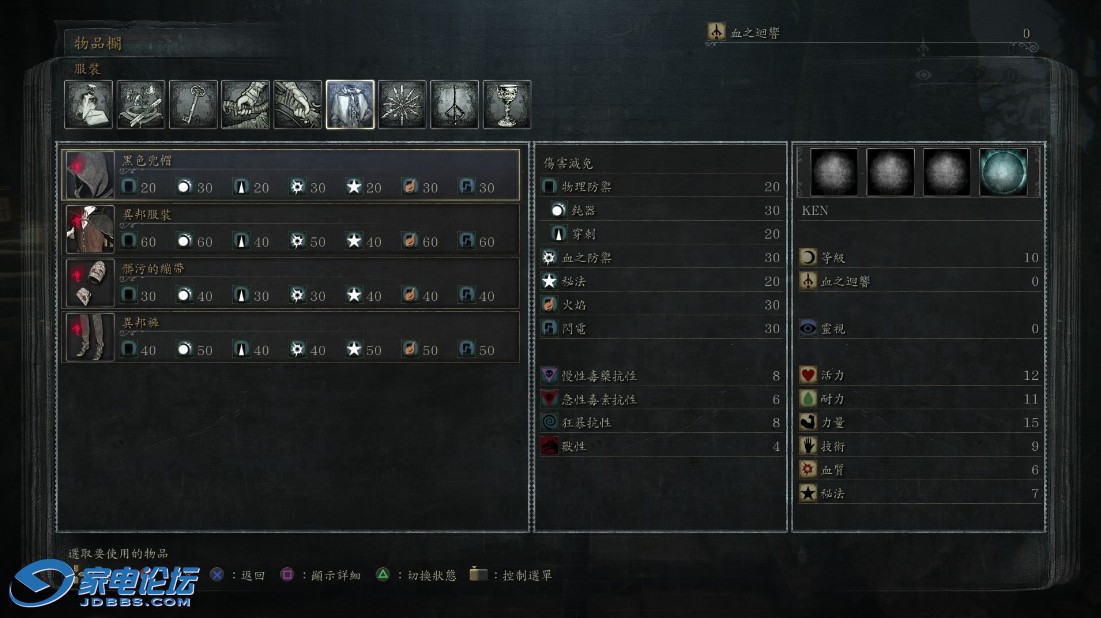
Task: Select the Black Hood (黑色兜帽) item row
Action: 292,175
